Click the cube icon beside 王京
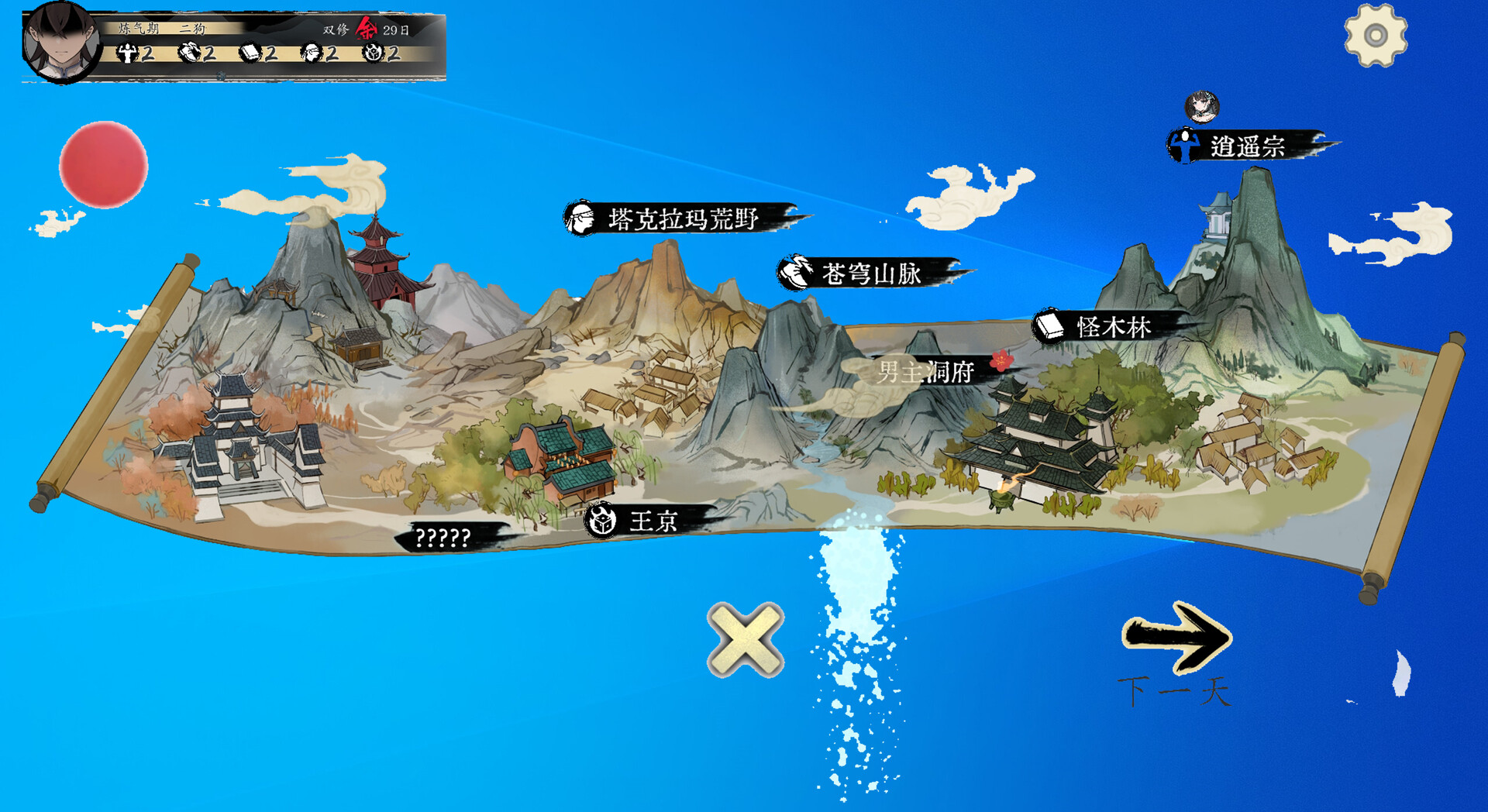Viewport: 1488px width, 812px height. pos(601,522)
